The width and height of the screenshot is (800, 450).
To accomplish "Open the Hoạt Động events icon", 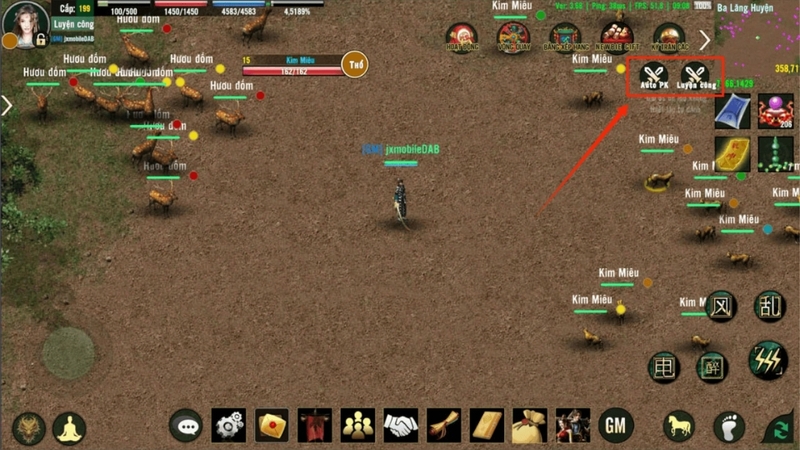I will [463, 38].
